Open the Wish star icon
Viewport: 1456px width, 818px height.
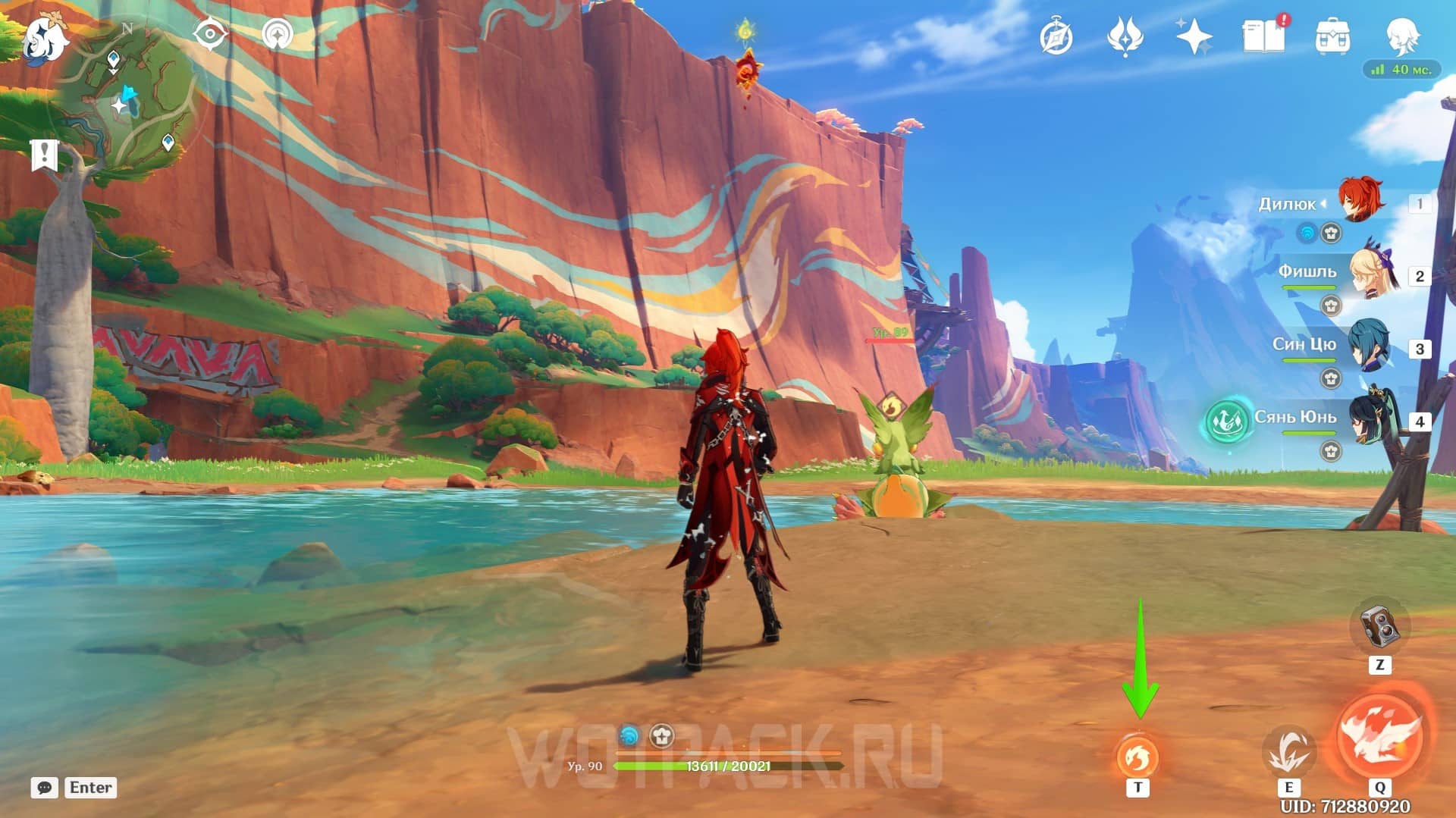point(1194,37)
